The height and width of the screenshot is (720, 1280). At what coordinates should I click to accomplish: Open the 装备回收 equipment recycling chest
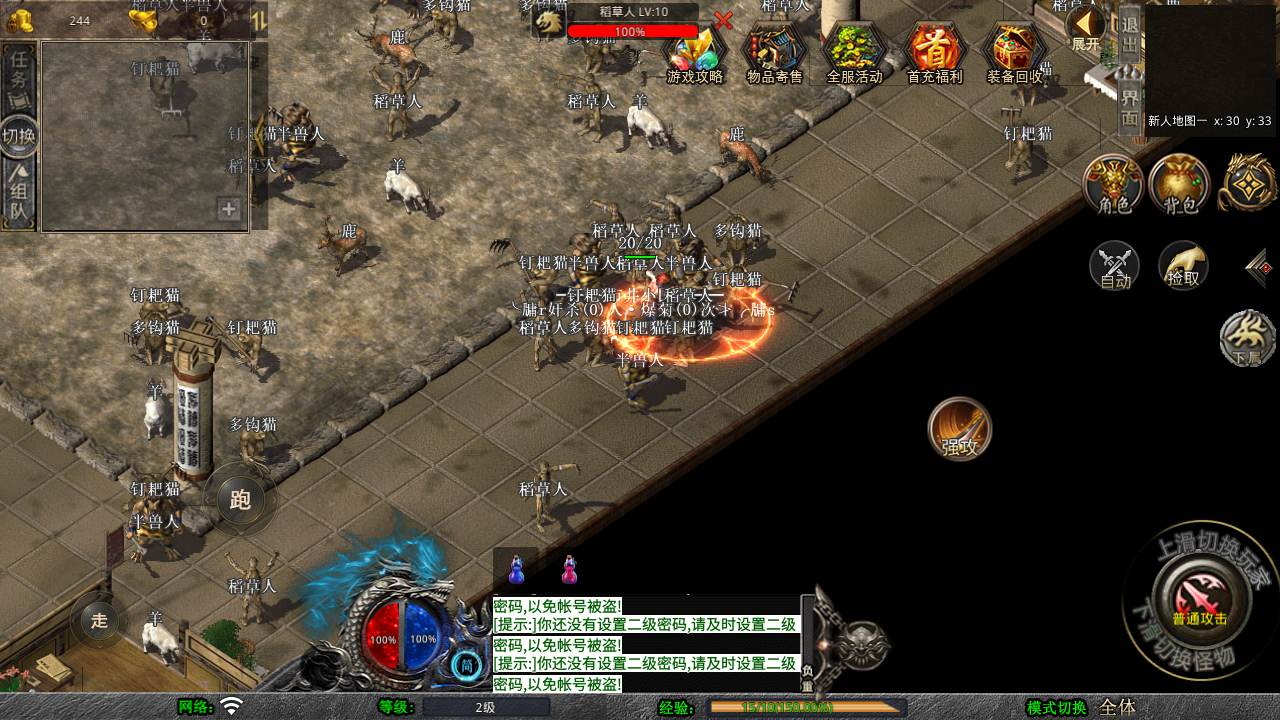point(1014,53)
